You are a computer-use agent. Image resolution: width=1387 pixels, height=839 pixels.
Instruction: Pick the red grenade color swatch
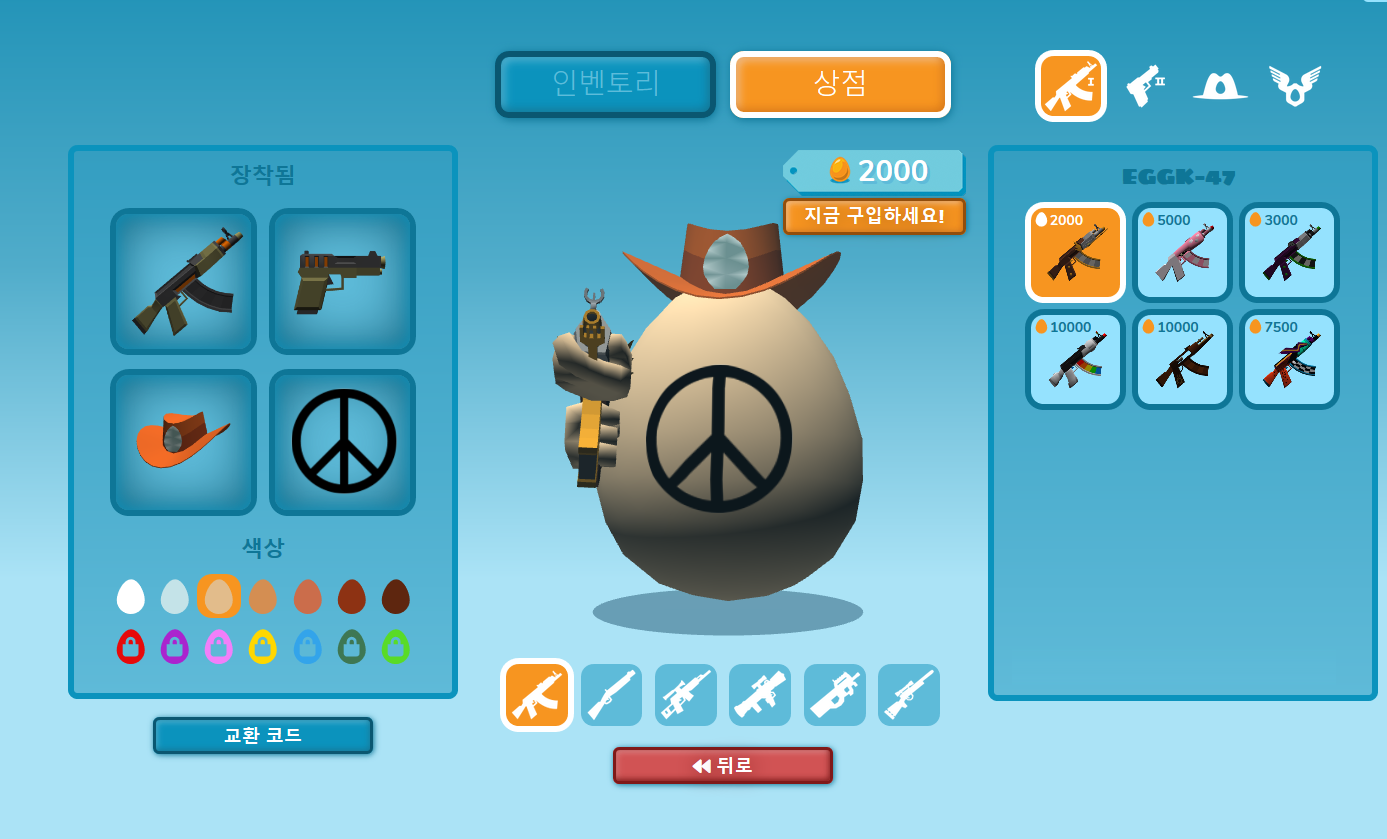(131, 646)
